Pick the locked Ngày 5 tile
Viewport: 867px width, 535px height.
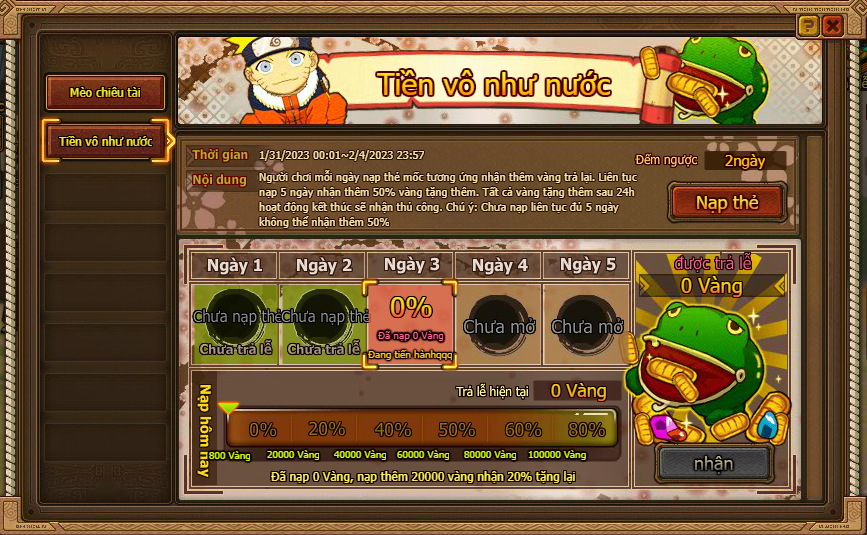click(x=587, y=322)
